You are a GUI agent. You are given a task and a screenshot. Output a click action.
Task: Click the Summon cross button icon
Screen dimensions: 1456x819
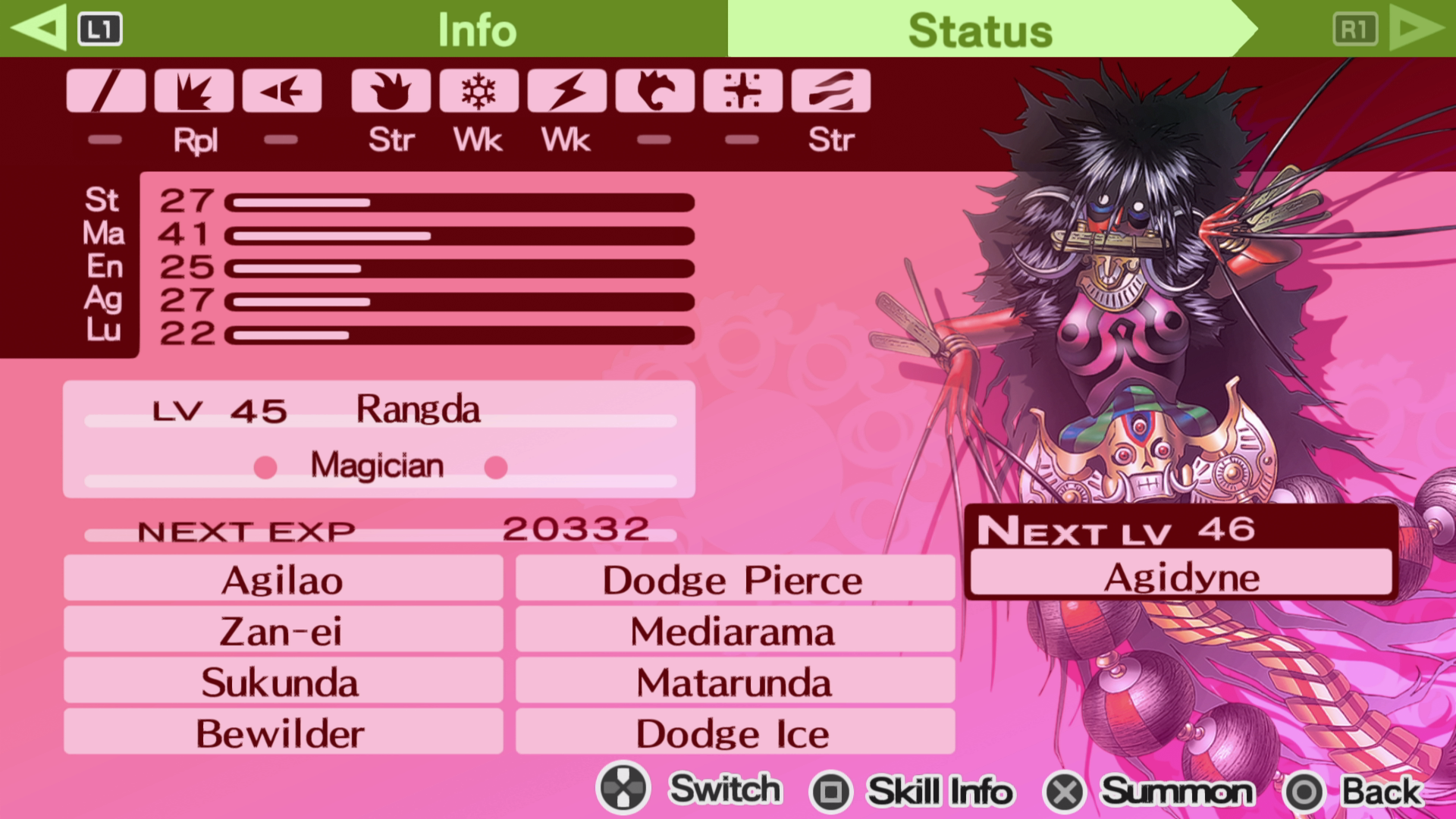coord(1064,791)
